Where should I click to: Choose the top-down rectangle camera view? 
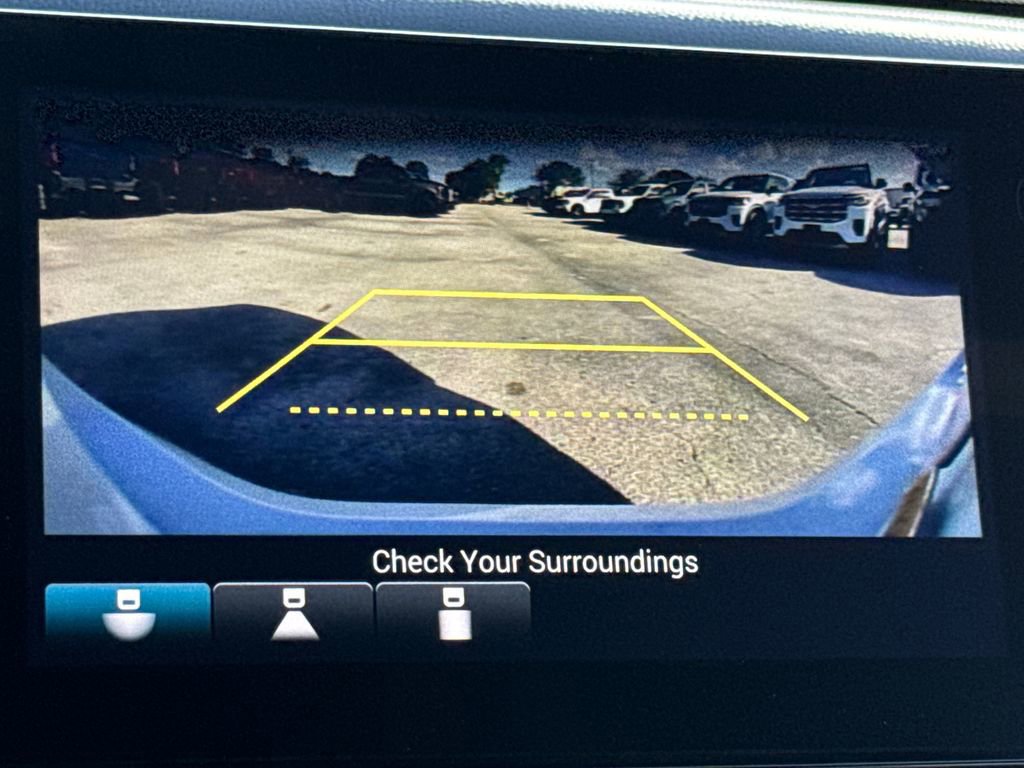pyautogui.click(x=453, y=612)
